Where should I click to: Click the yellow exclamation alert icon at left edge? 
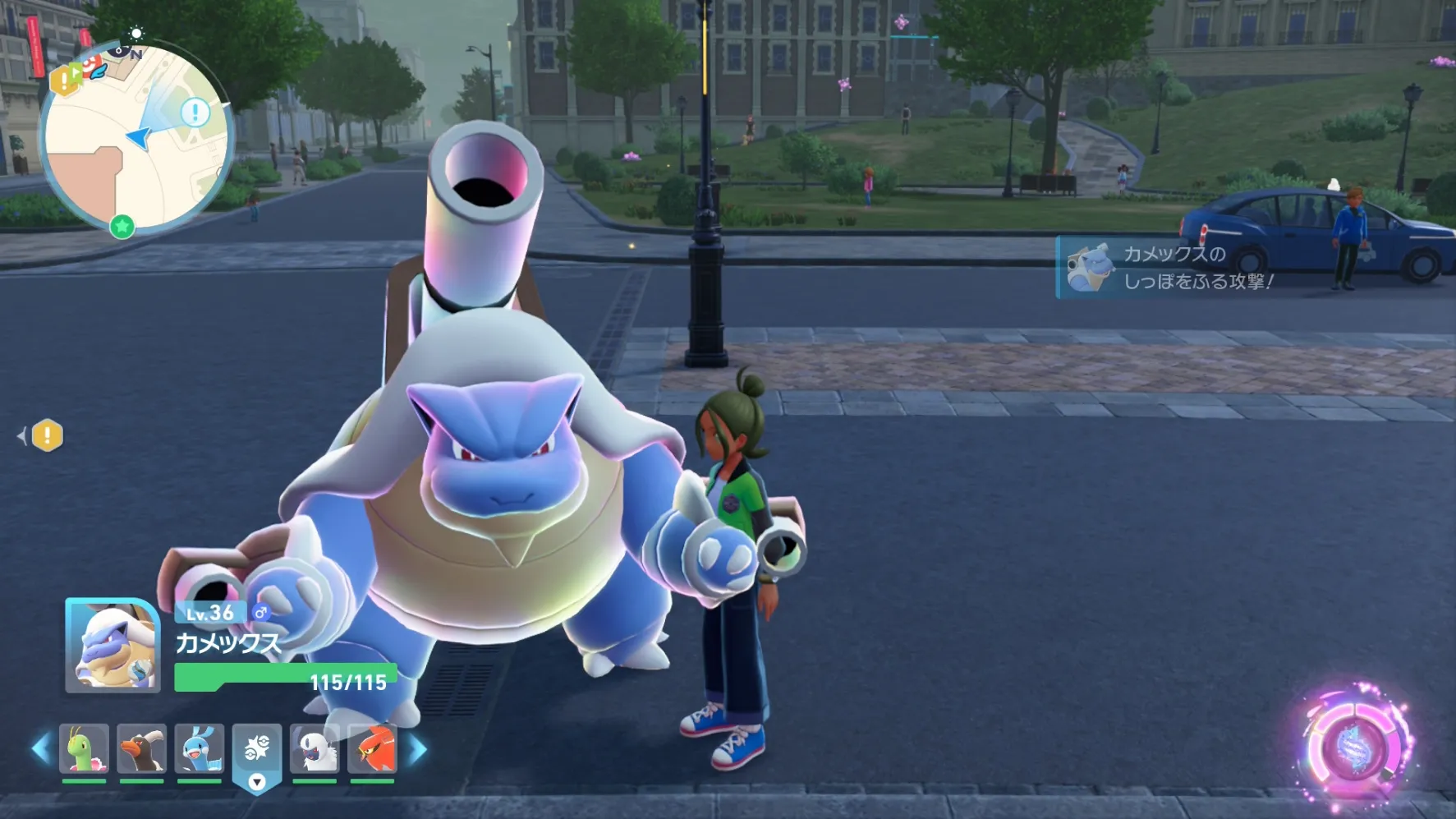tap(47, 435)
